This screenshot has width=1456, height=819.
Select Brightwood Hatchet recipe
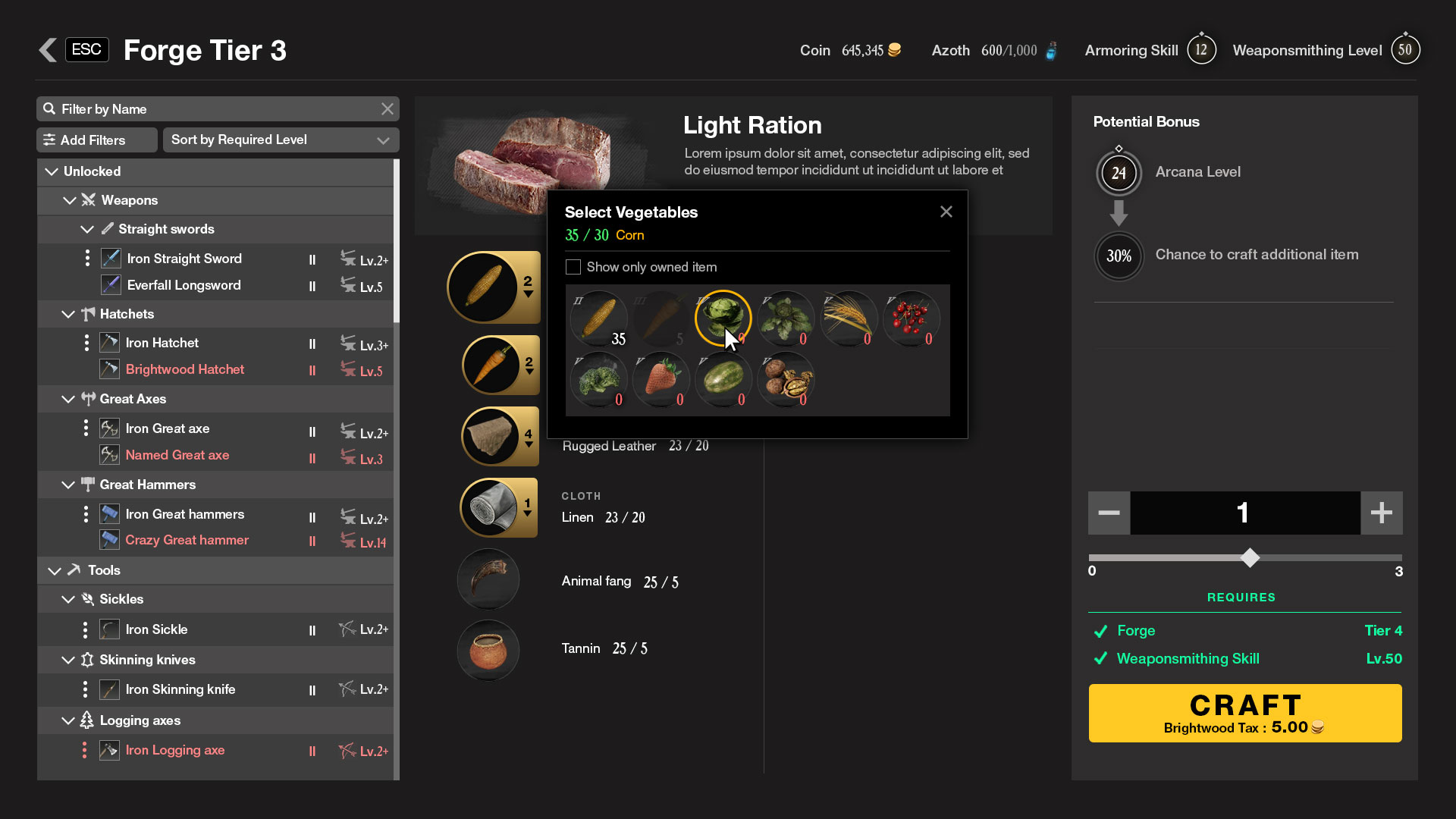tap(184, 369)
